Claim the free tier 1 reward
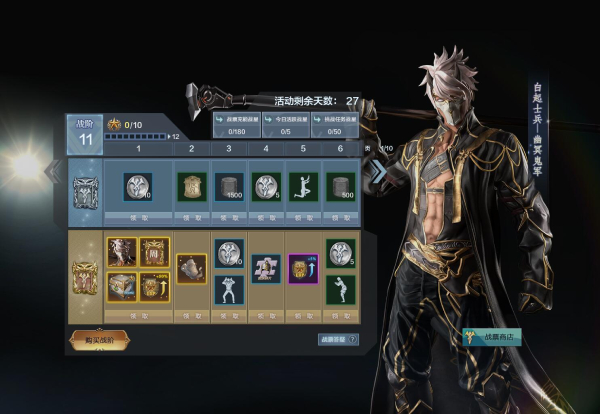This screenshot has width=600, height=414. 137,216
